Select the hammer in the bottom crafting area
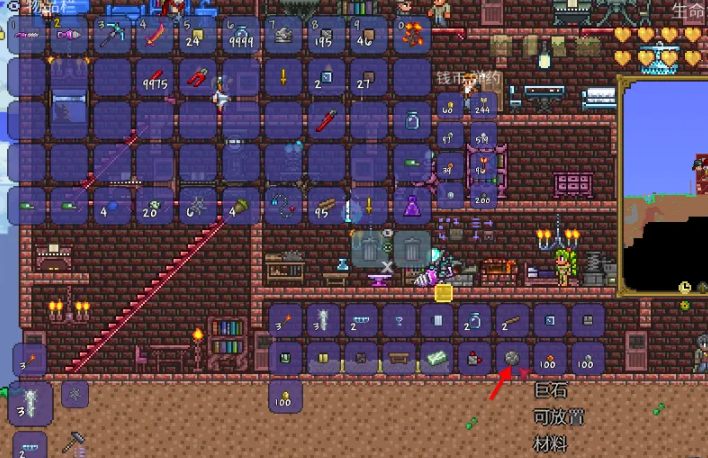 coord(74,441)
